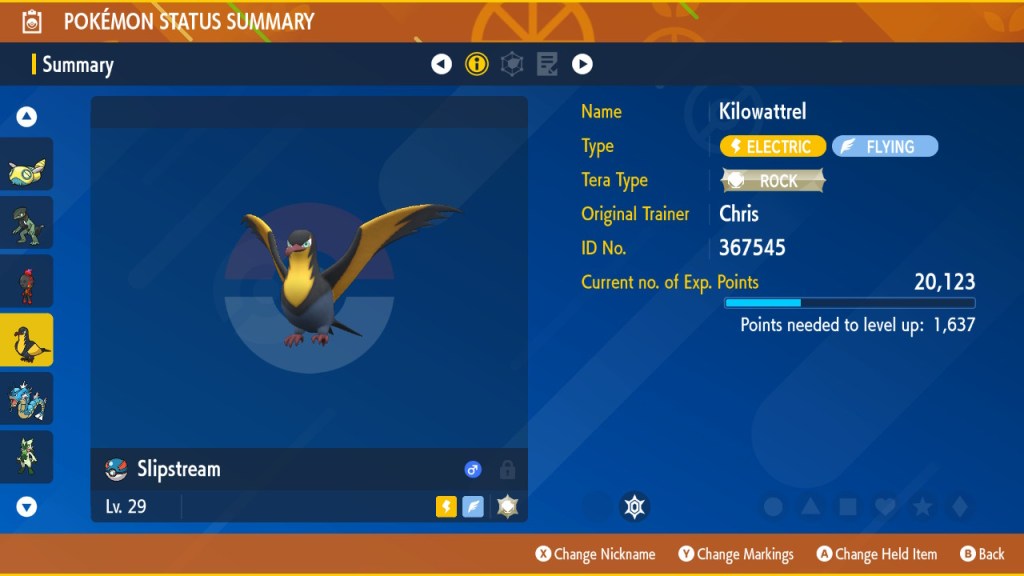Switch to the hexagon stats chart tab
The height and width of the screenshot is (576, 1024).
point(512,65)
